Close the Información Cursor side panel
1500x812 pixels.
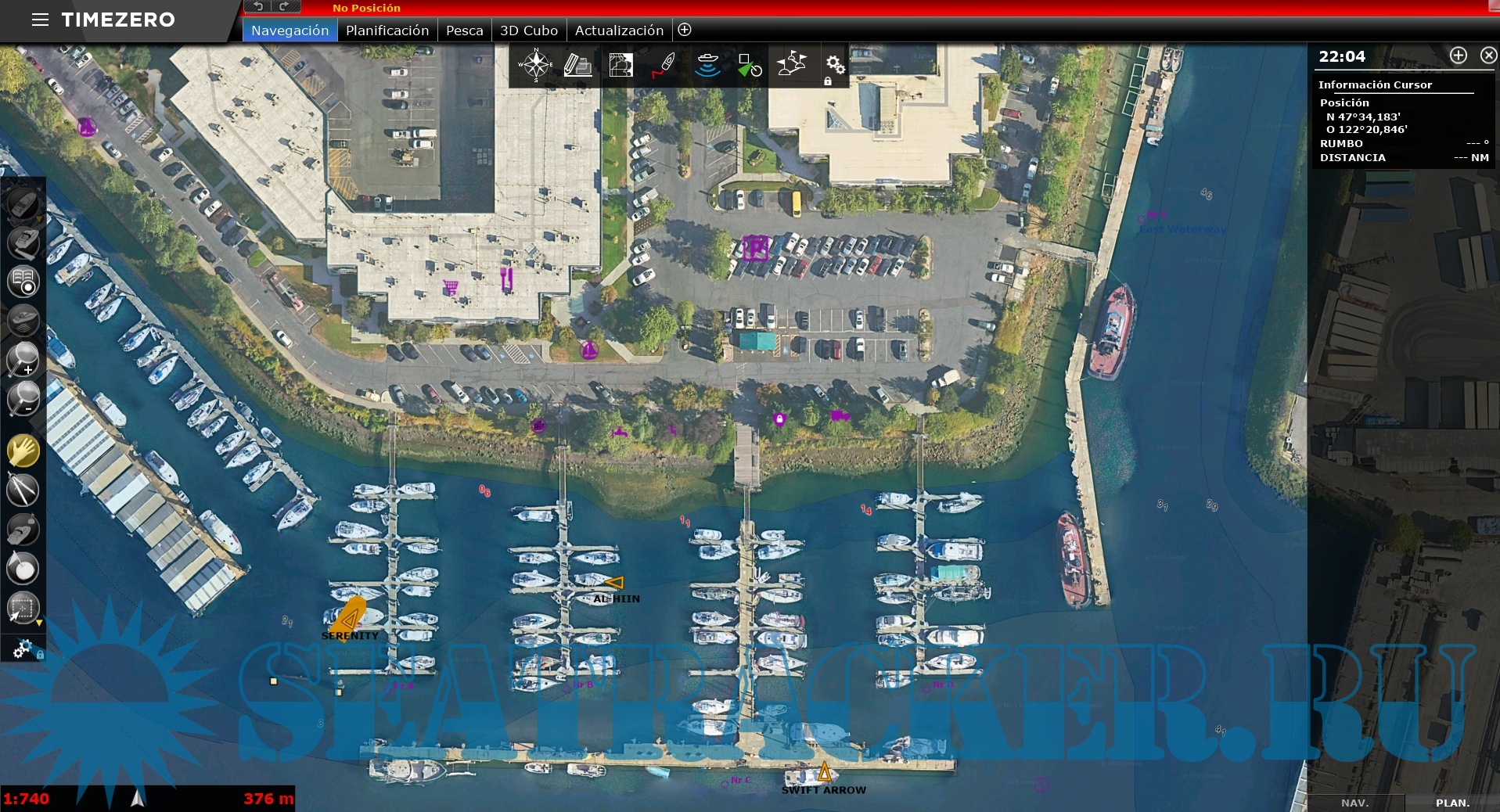1488,56
